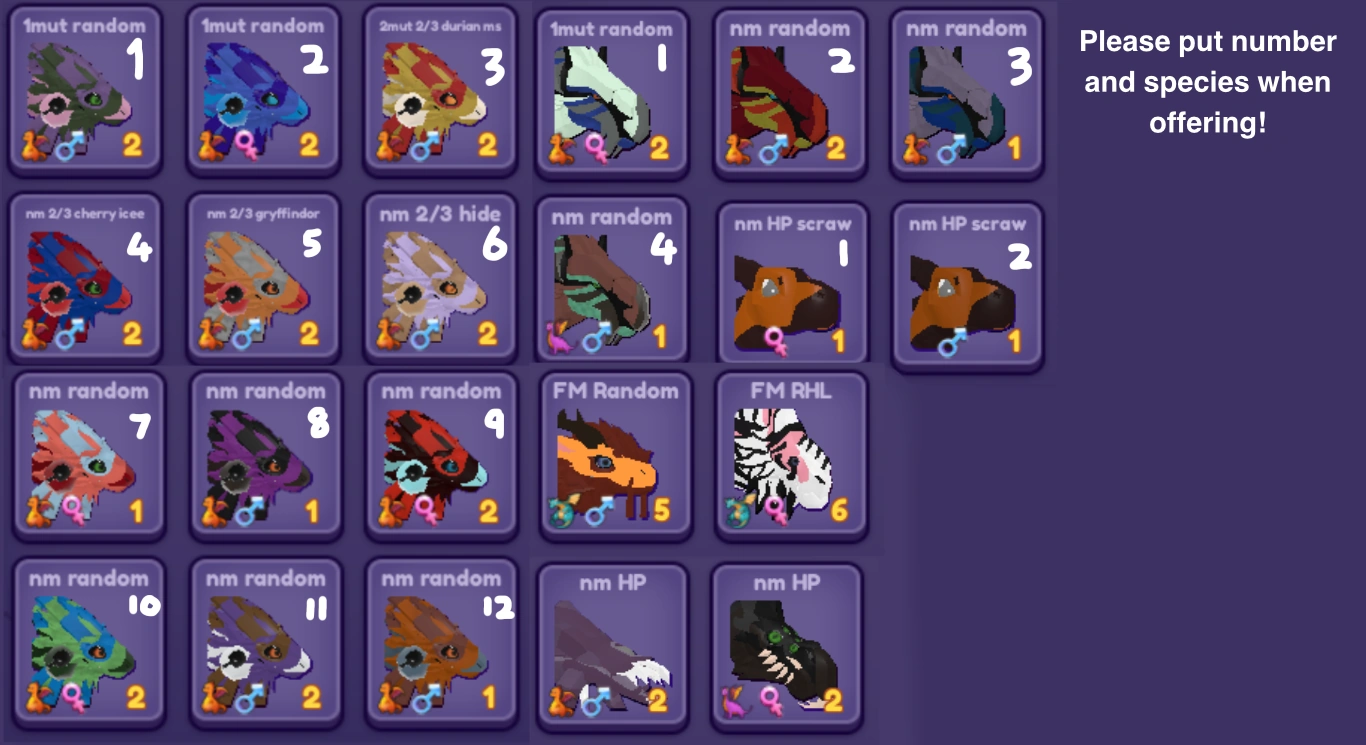The width and height of the screenshot is (1366, 745).
Task: Click the nm HP scraw 2 card
Action: [x=966, y=285]
